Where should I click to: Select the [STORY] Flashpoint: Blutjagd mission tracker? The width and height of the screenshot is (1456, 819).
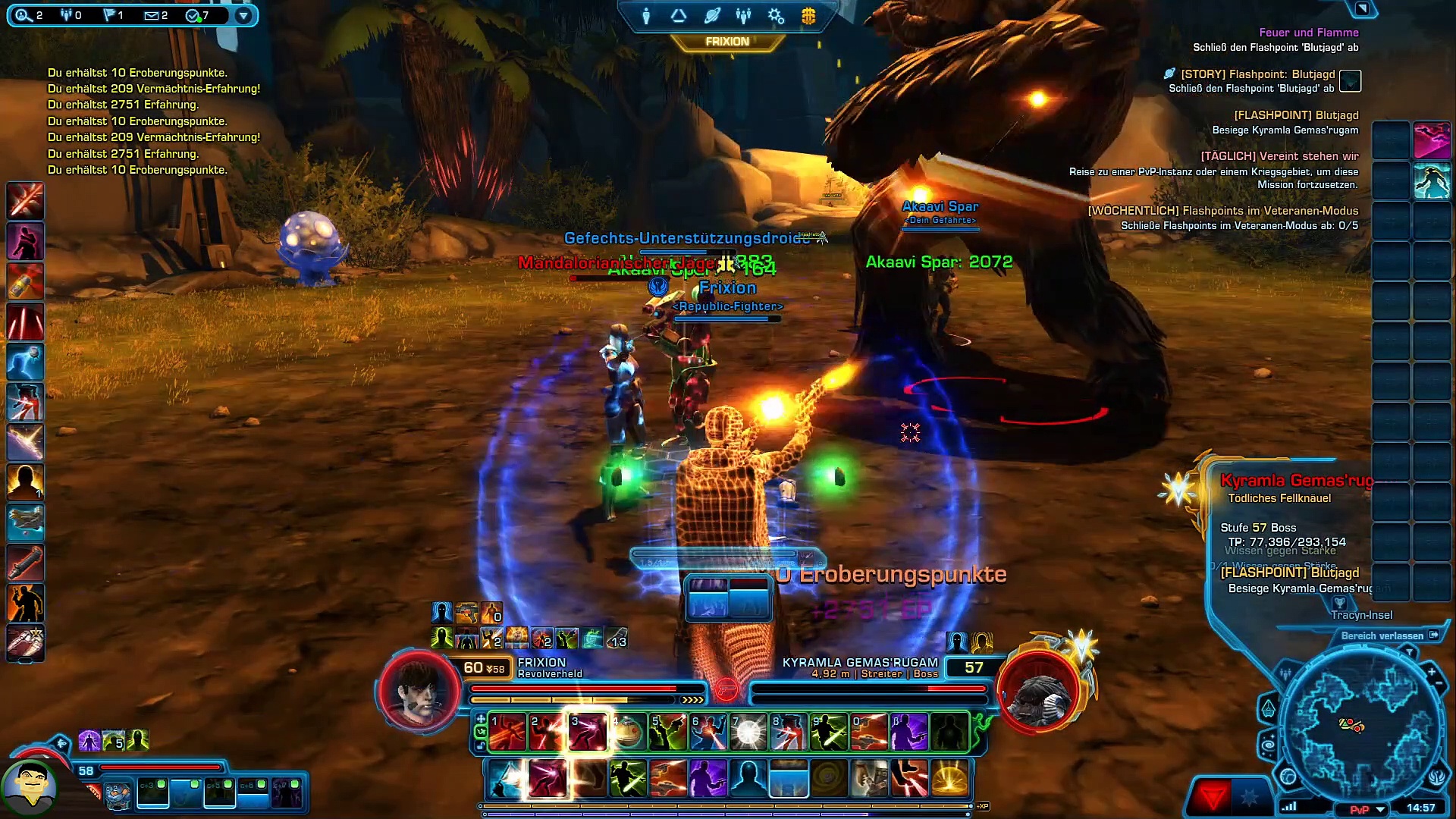pos(1258,74)
